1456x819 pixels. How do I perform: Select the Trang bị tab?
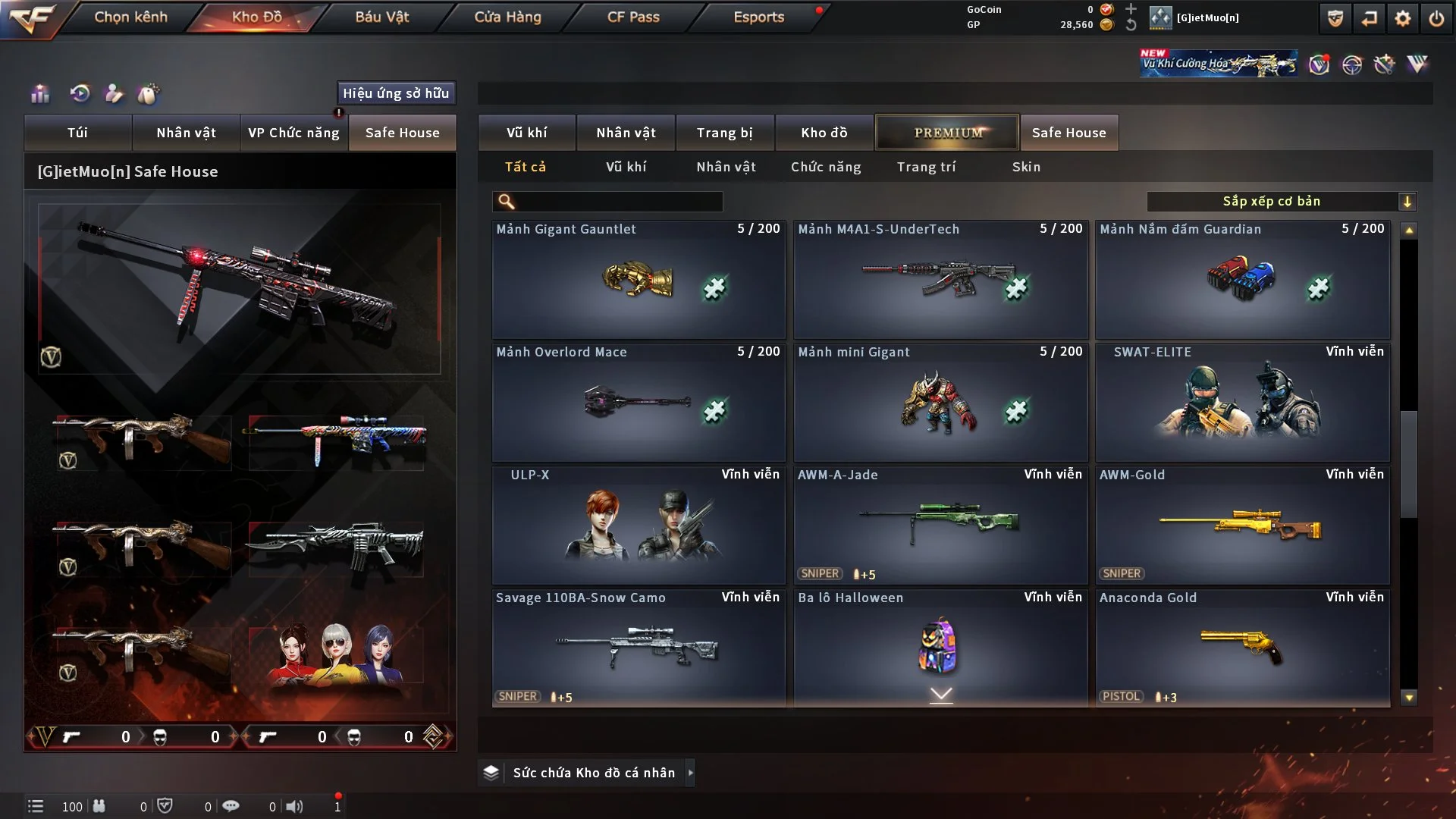(x=724, y=133)
